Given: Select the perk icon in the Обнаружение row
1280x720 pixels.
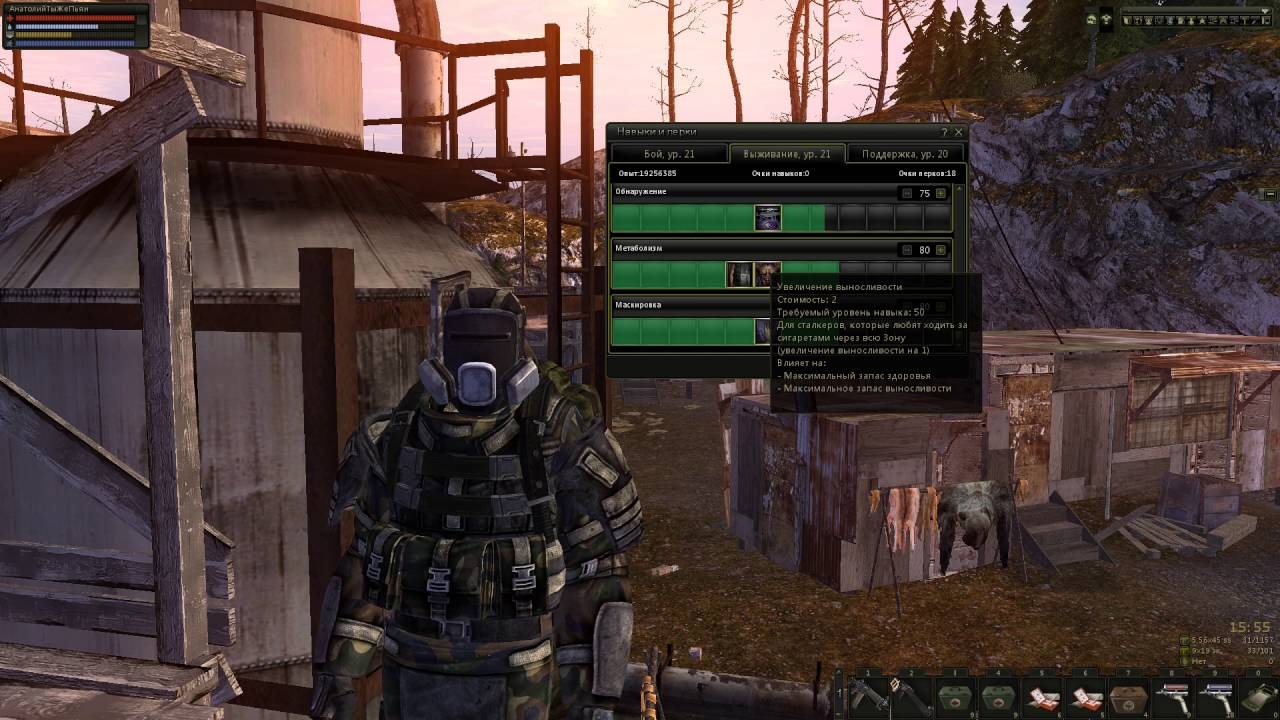Looking at the screenshot, I should pos(768,218).
